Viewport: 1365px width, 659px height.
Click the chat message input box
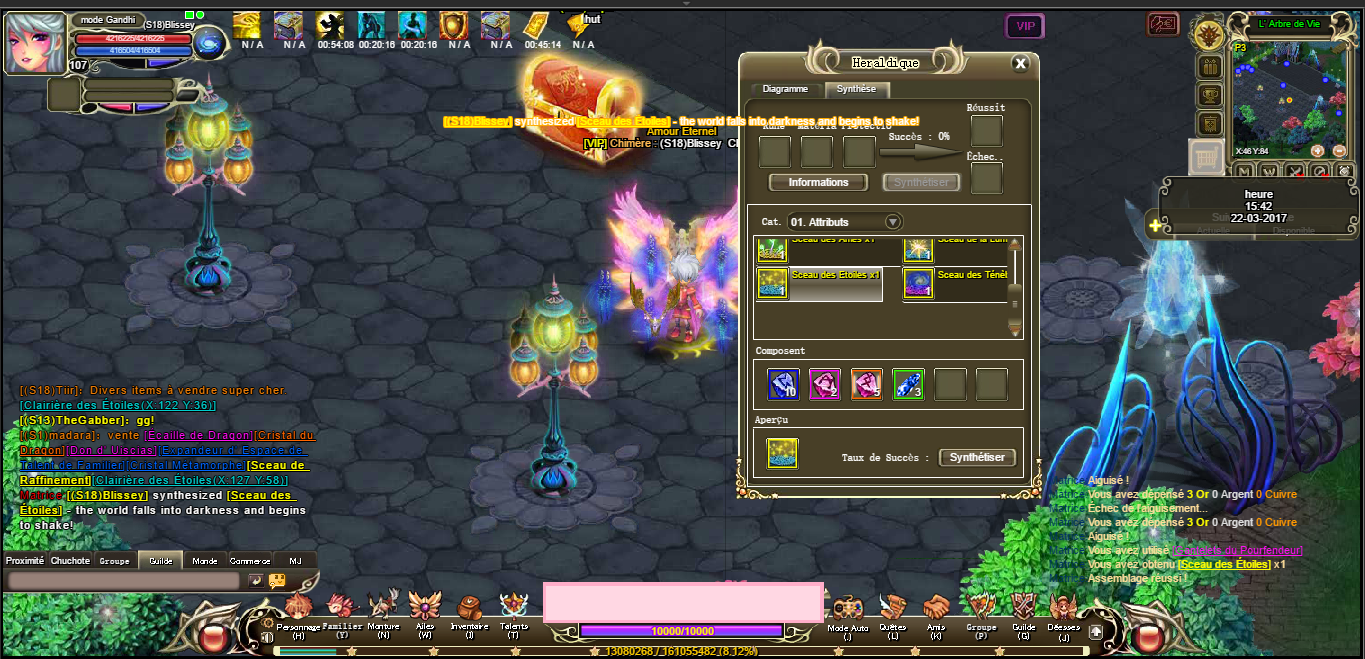coord(123,580)
